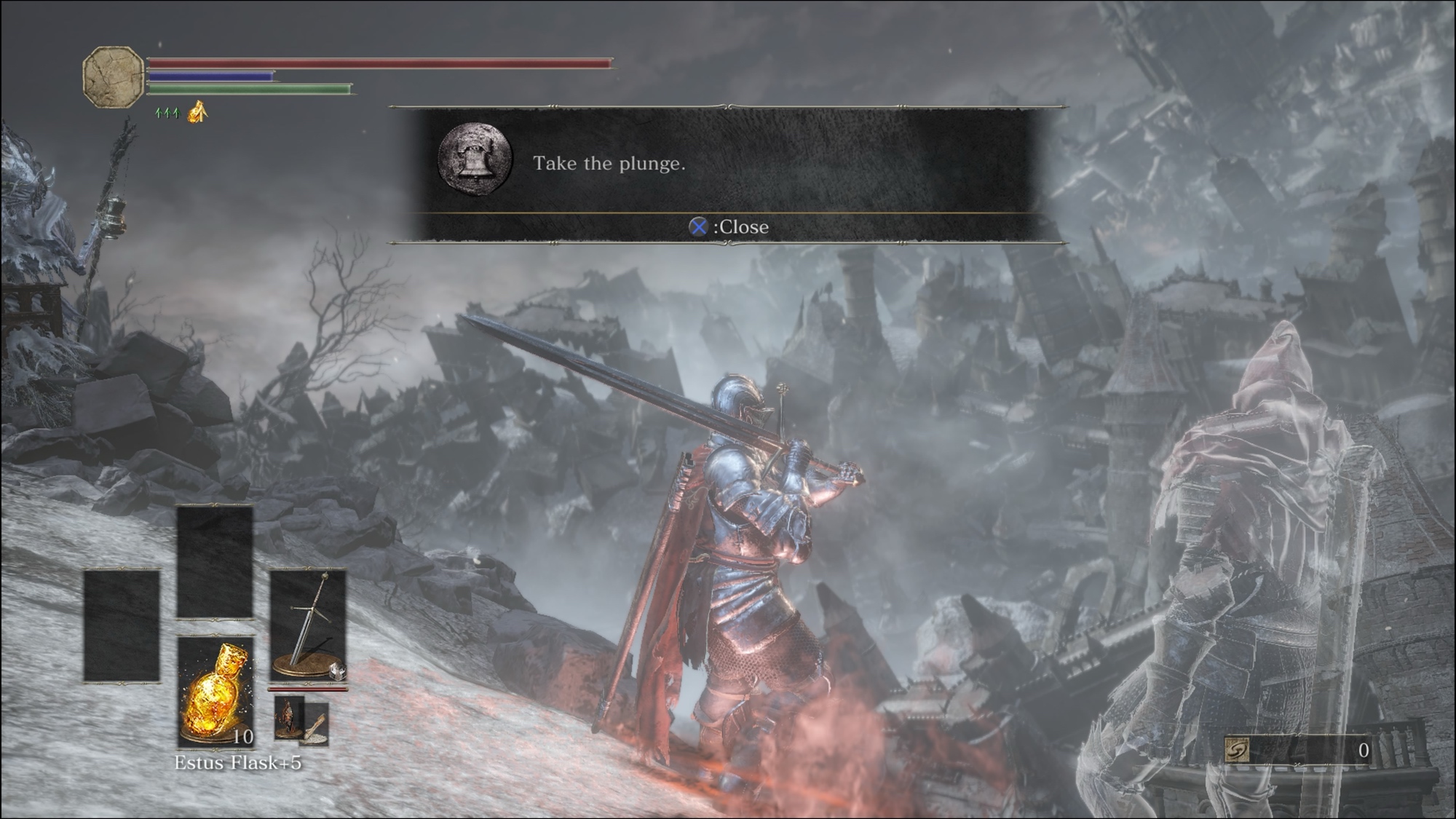
Task: Click the "Take the plunge." message text
Action: pyautogui.click(x=609, y=163)
